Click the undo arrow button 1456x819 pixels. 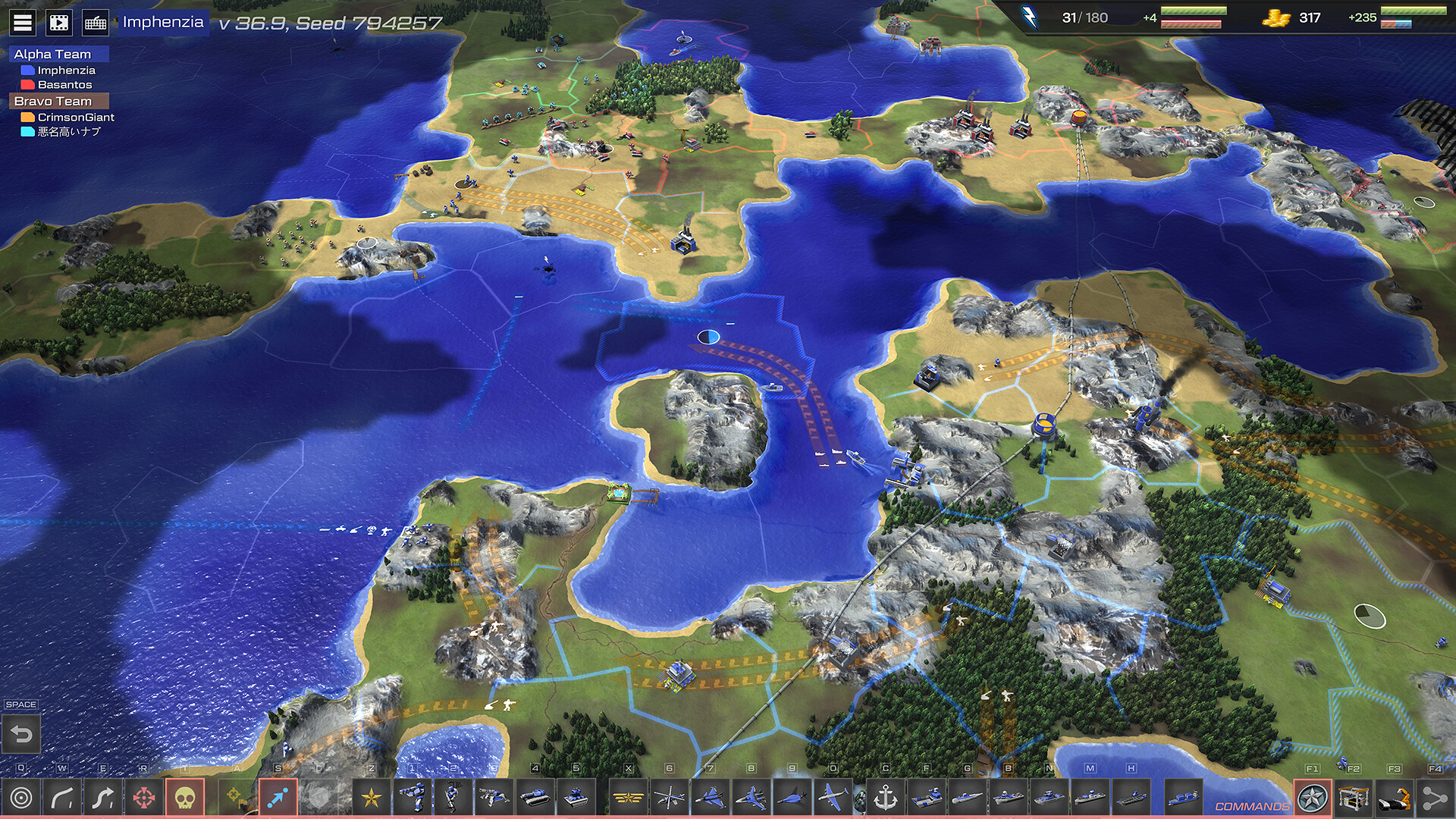point(22,734)
